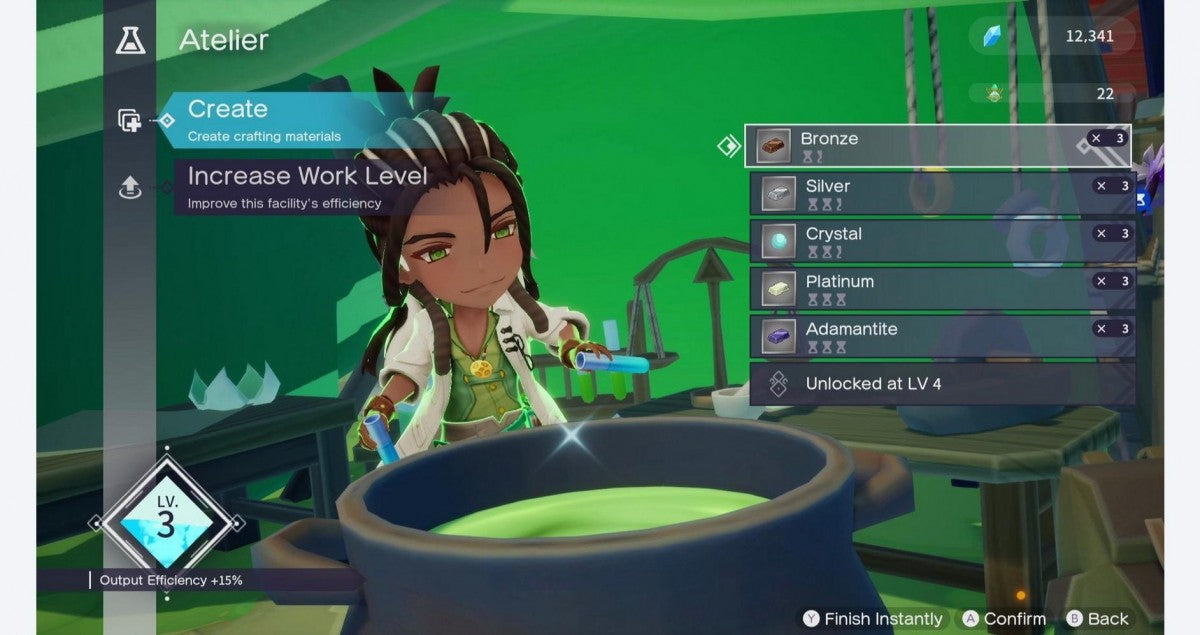Click the create icon in left sidebar
The height and width of the screenshot is (635, 1200).
[x=129, y=121]
